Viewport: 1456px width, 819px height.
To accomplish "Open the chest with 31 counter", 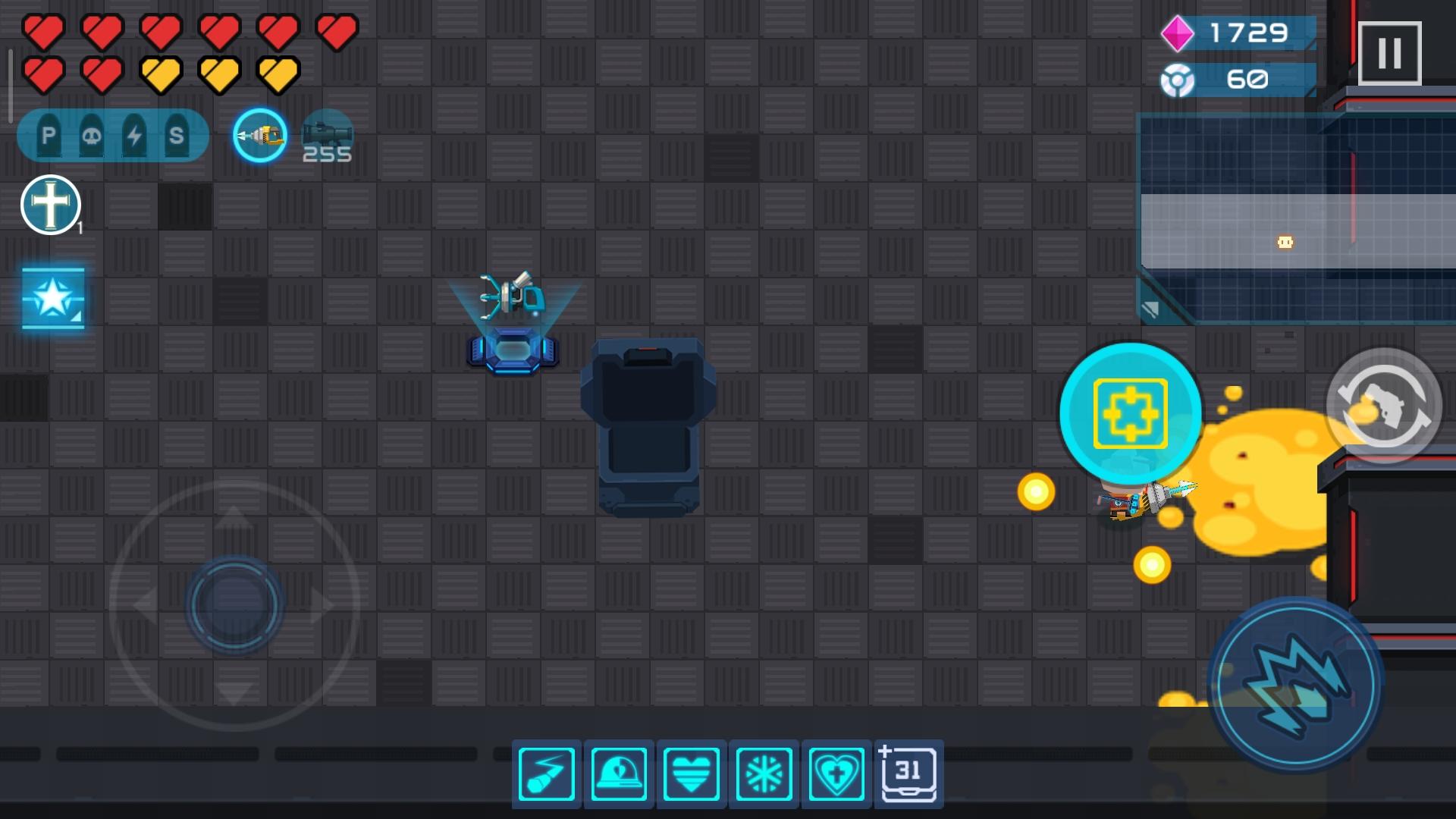I will [907, 773].
